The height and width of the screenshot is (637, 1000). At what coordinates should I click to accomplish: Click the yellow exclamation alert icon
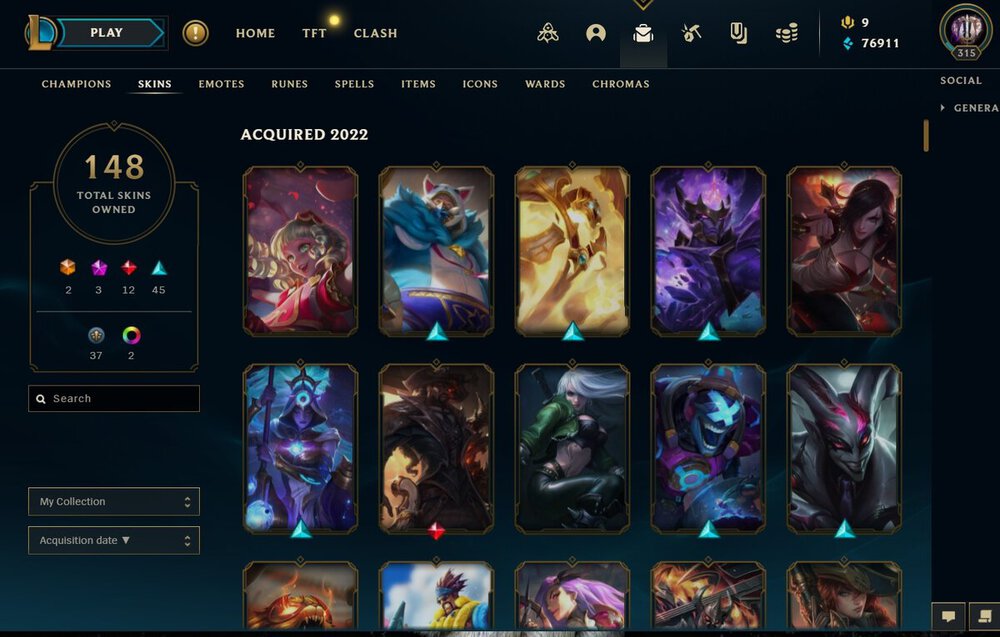tap(195, 33)
